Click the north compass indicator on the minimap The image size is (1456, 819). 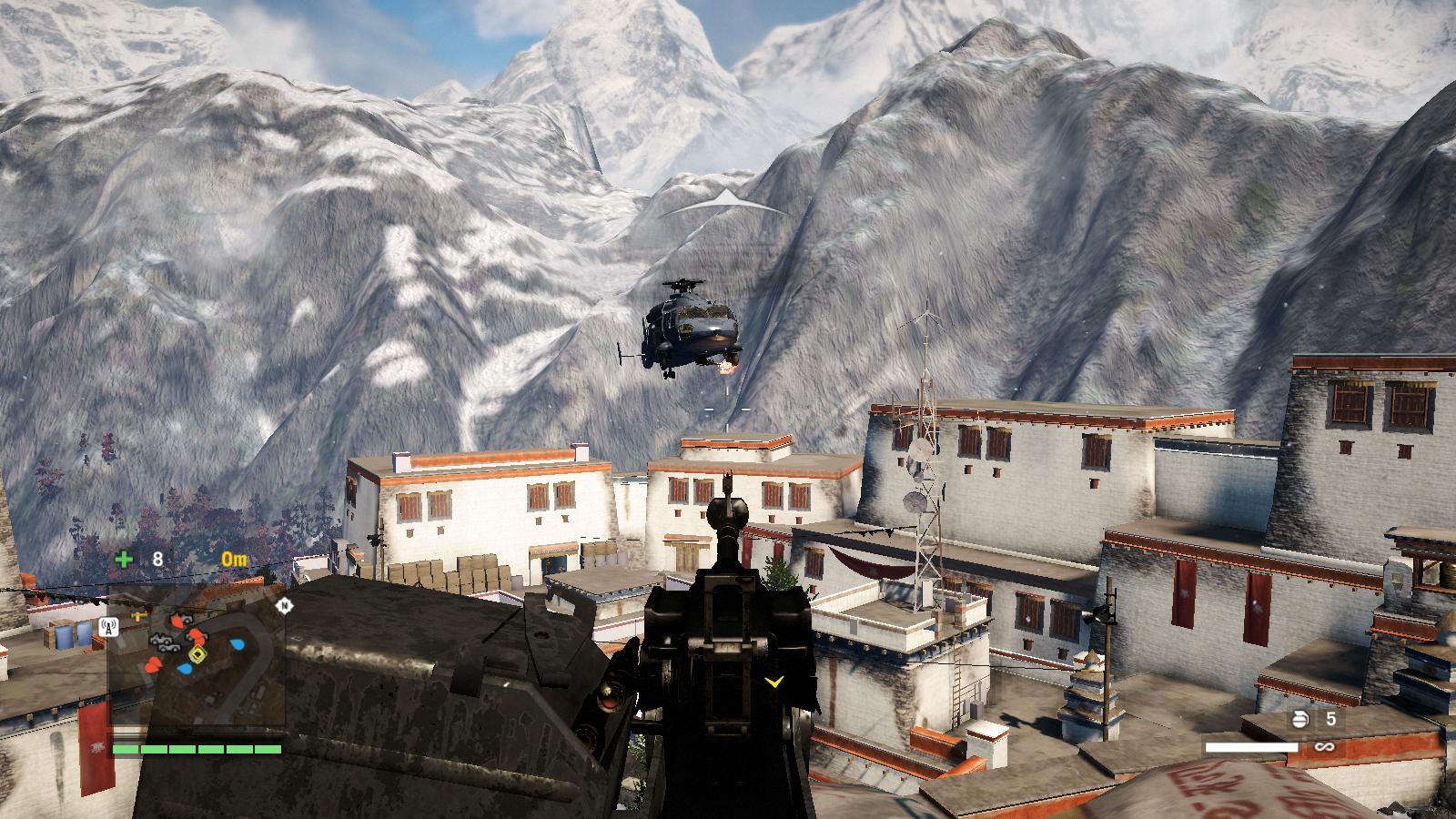coord(285,605)
